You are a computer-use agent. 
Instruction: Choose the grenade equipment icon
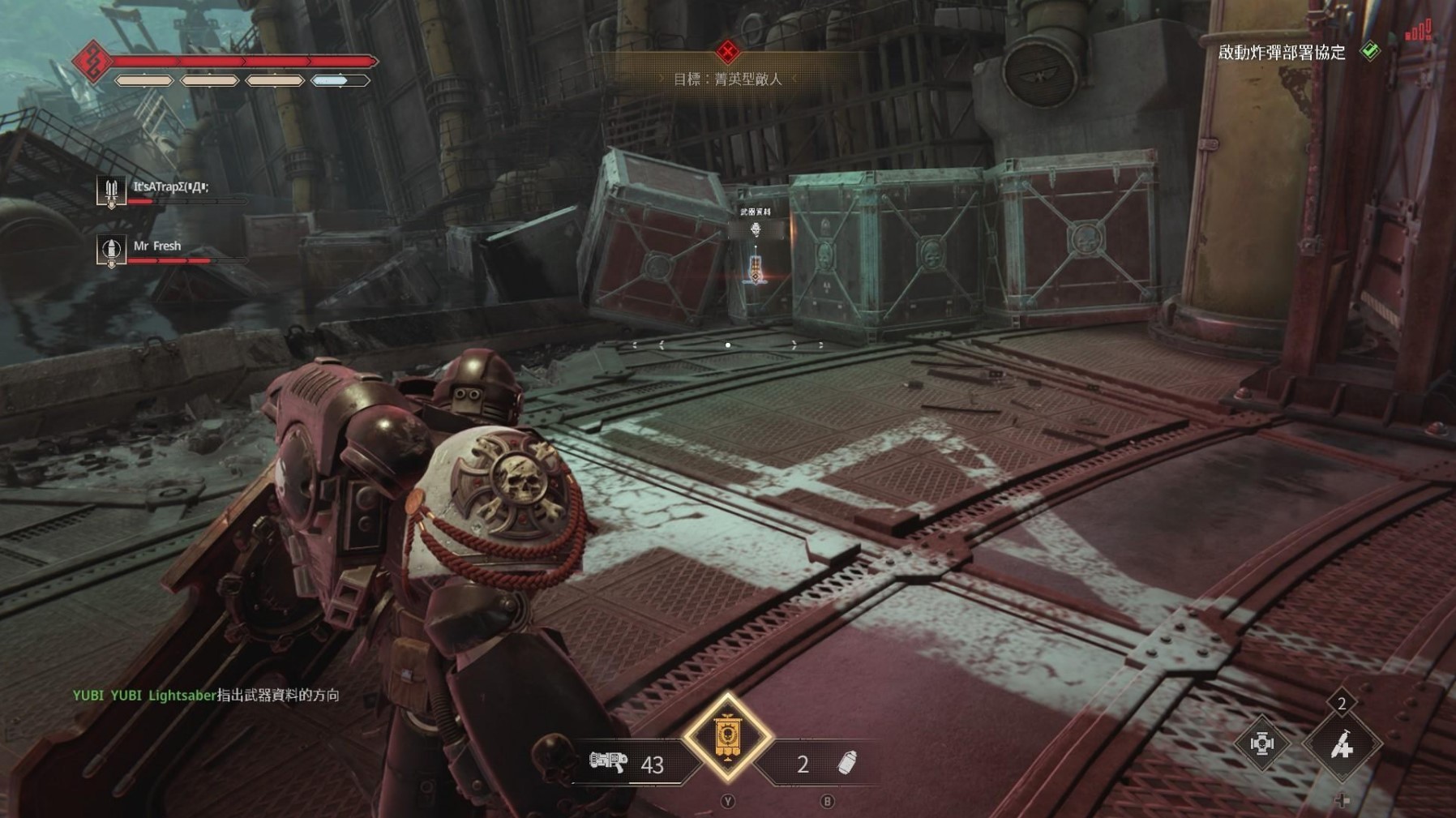point(846,763)
